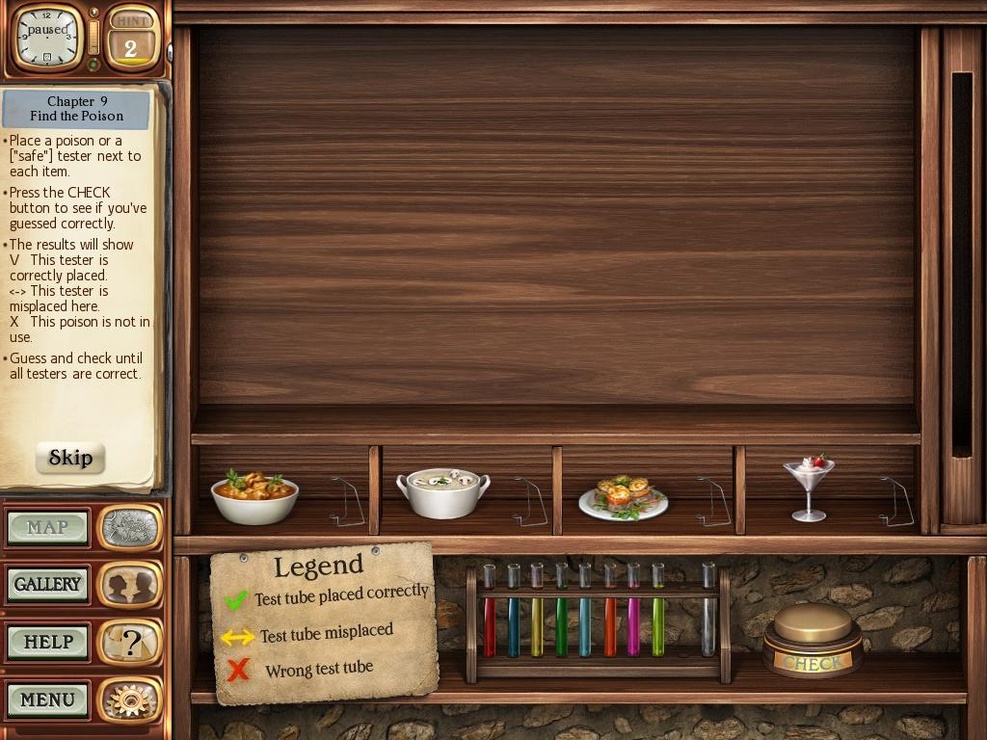Screen dimensions: 987x740
Task: Open the game MENU
Action: coord(48,700)
